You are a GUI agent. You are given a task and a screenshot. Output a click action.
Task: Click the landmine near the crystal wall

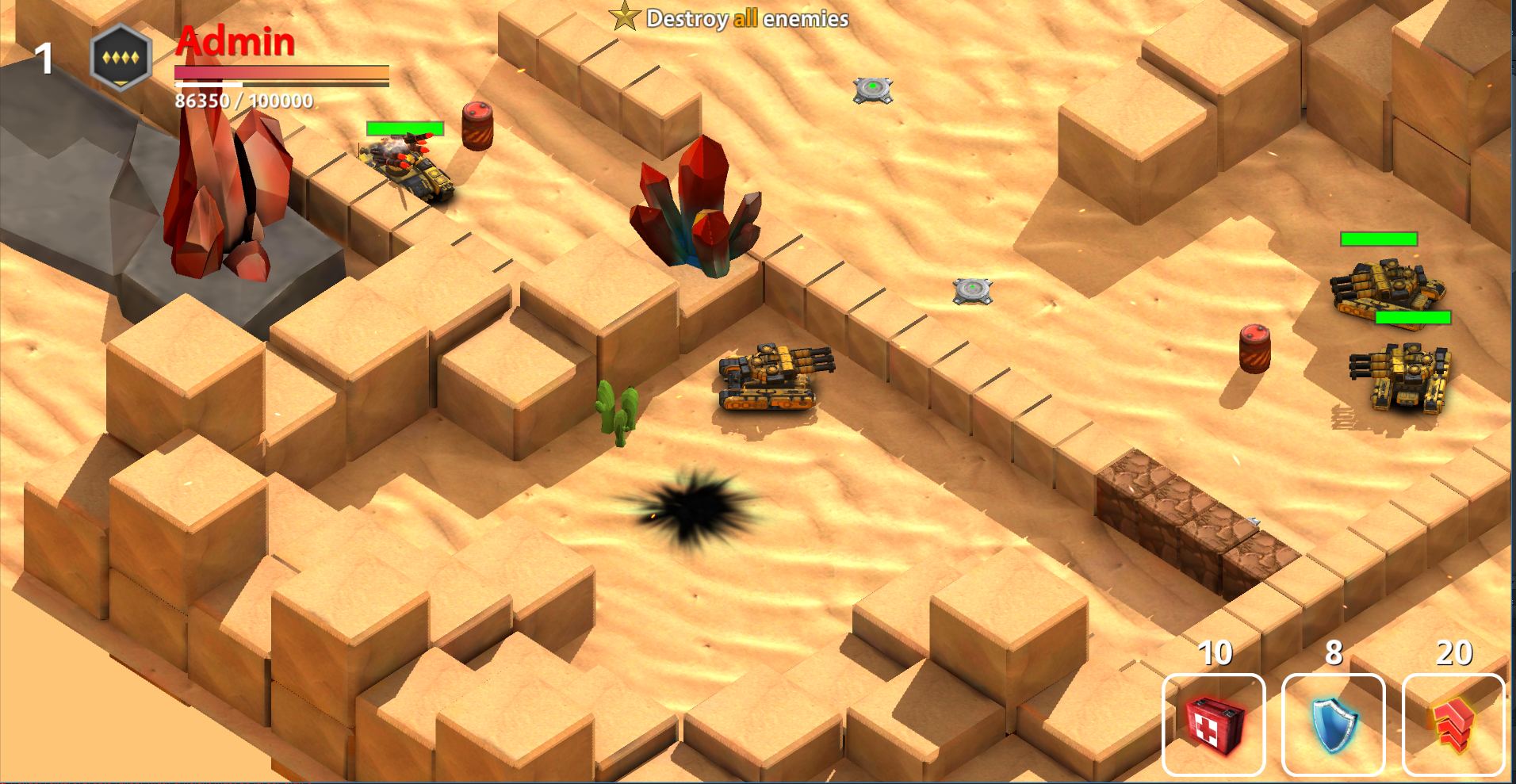(x=971, y=292)
